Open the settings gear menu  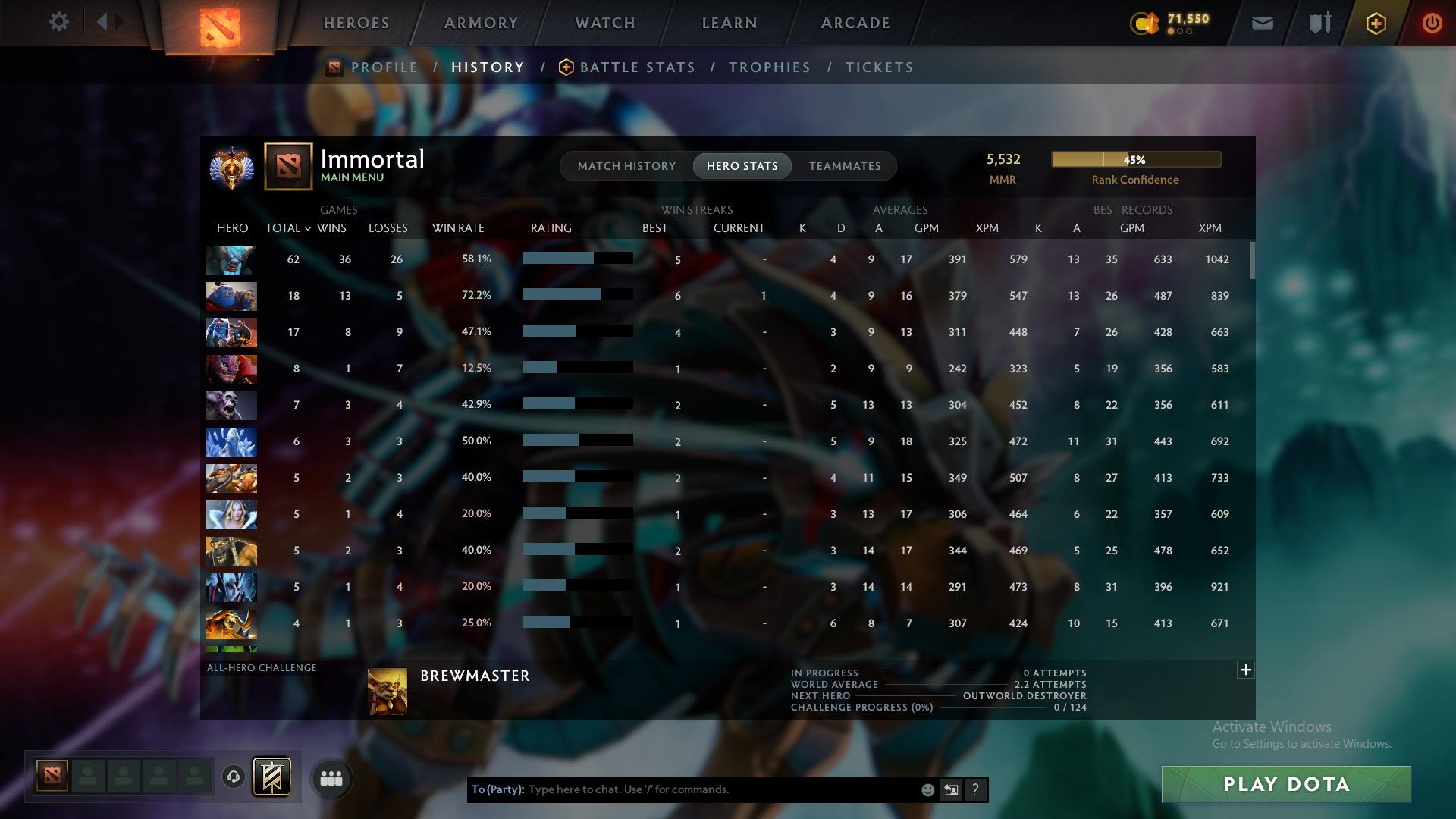(x=59, y=22)
